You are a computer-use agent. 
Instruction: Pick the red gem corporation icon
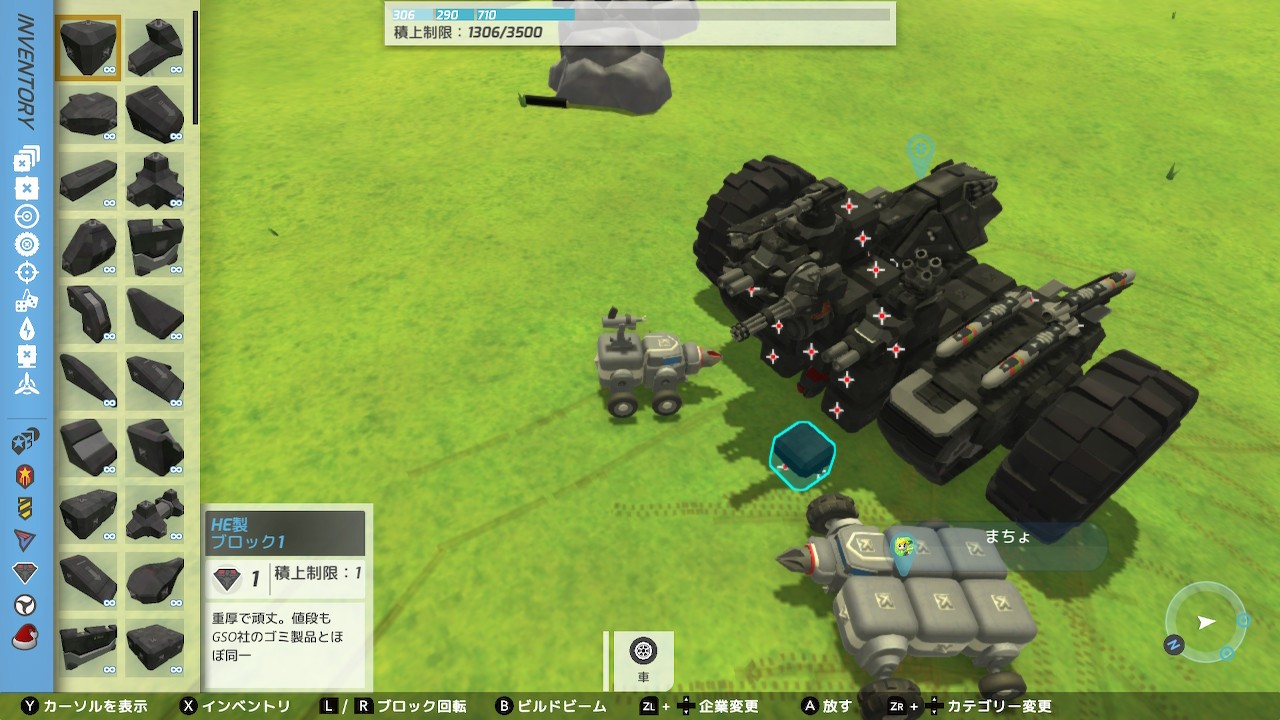tap(27, 573)
